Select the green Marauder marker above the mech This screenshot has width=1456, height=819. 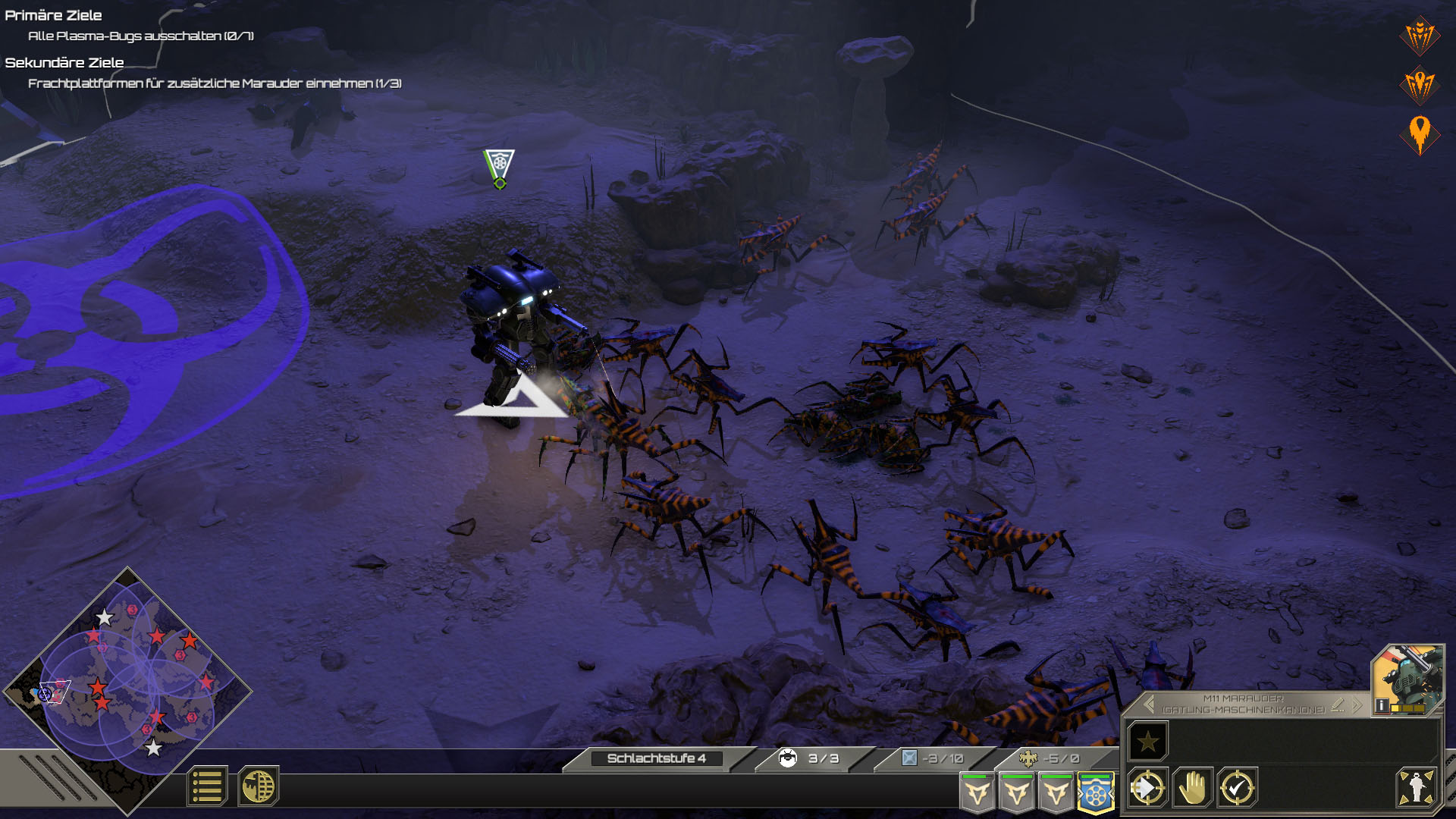coord(499,167)
